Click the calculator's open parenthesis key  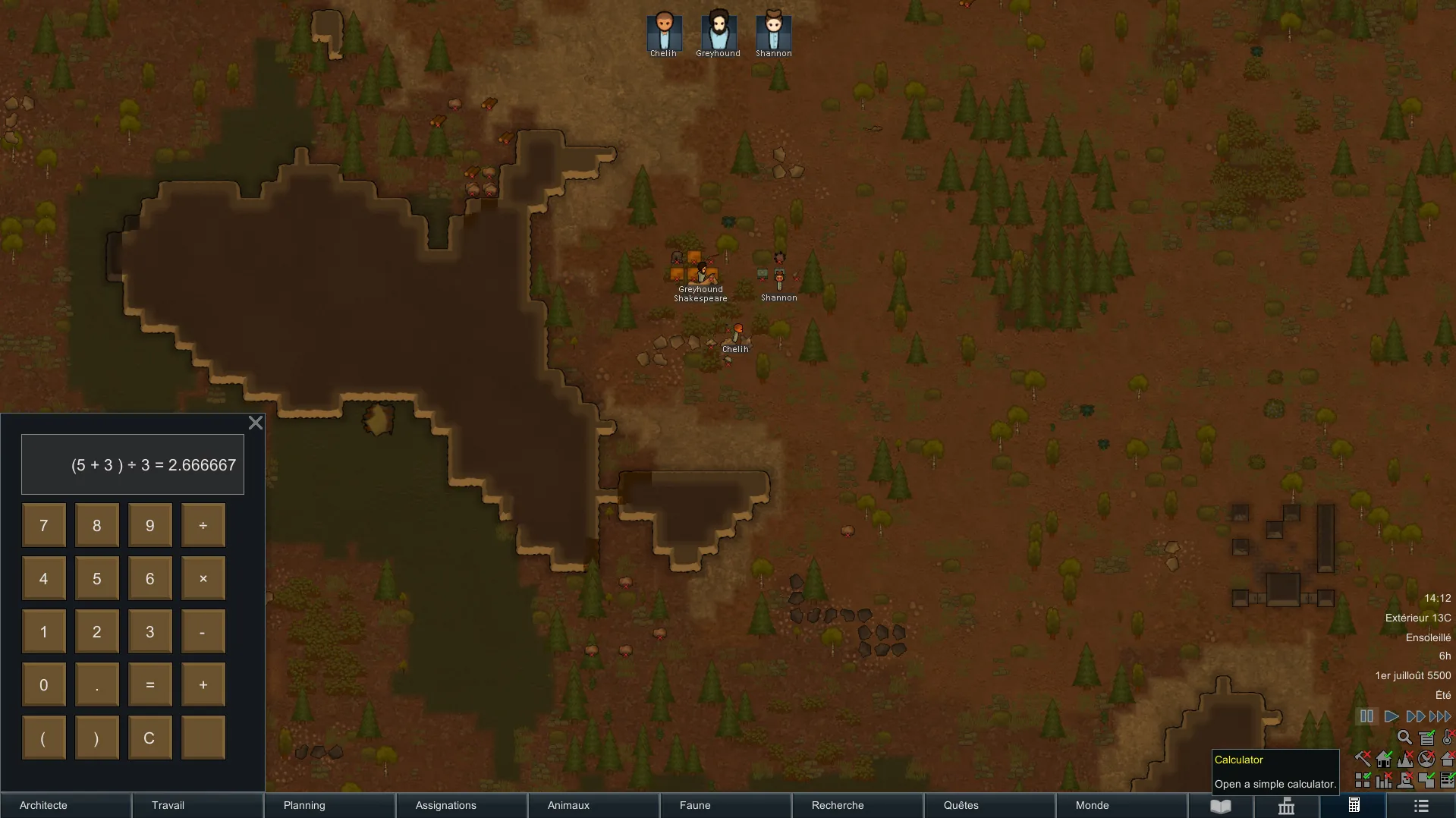[44, 738]
